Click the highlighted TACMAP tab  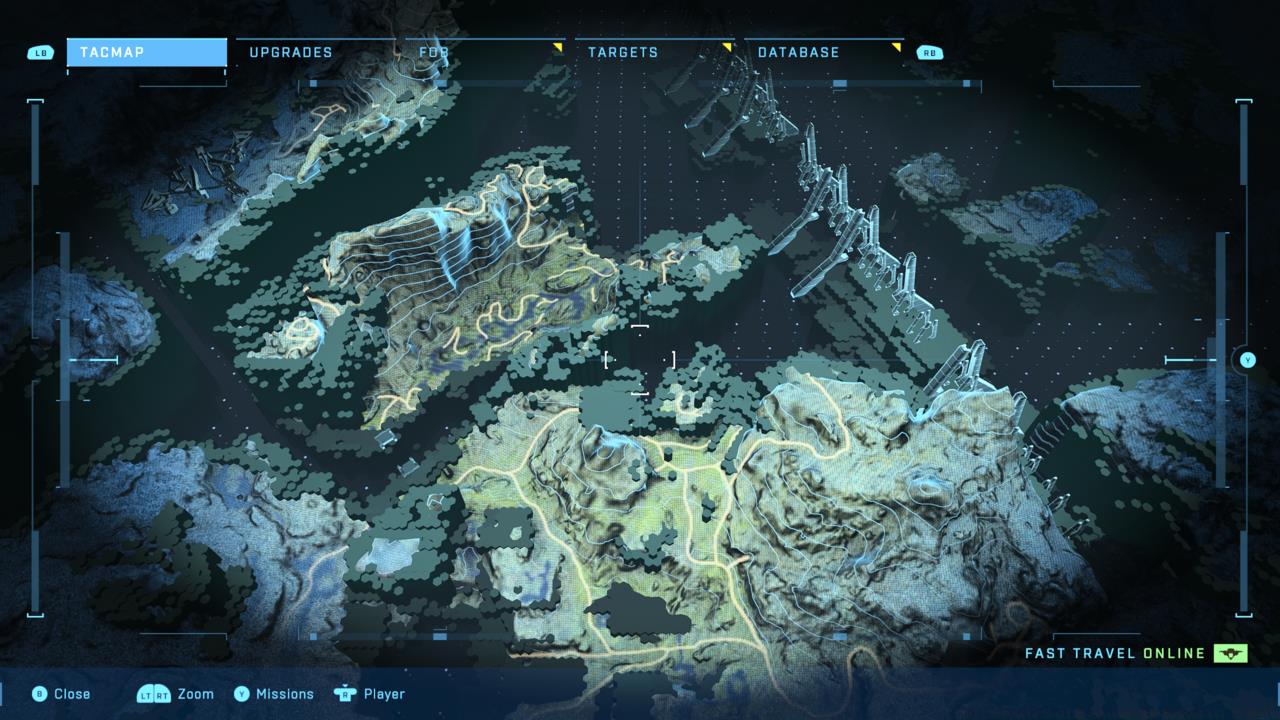(146, 53)
